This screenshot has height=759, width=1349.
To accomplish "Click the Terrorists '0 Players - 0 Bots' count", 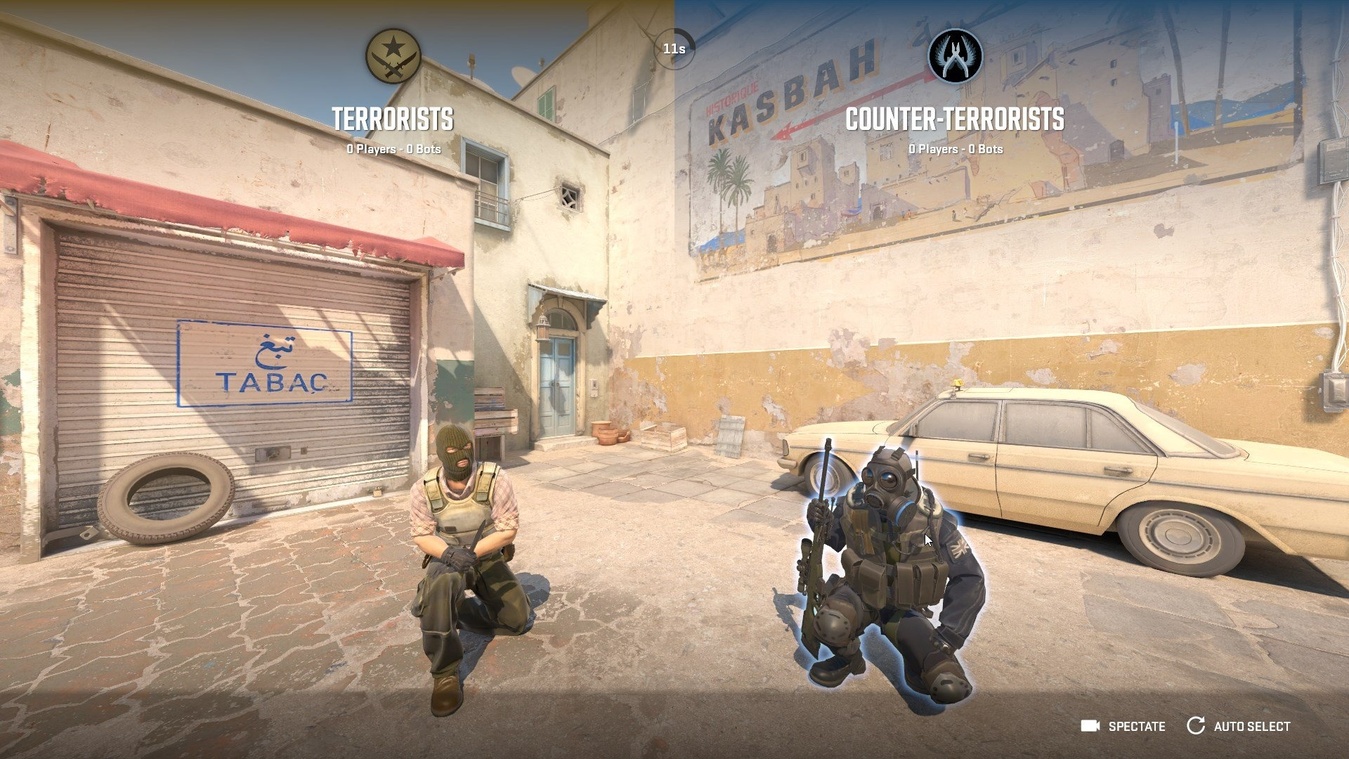I will 392,147.
